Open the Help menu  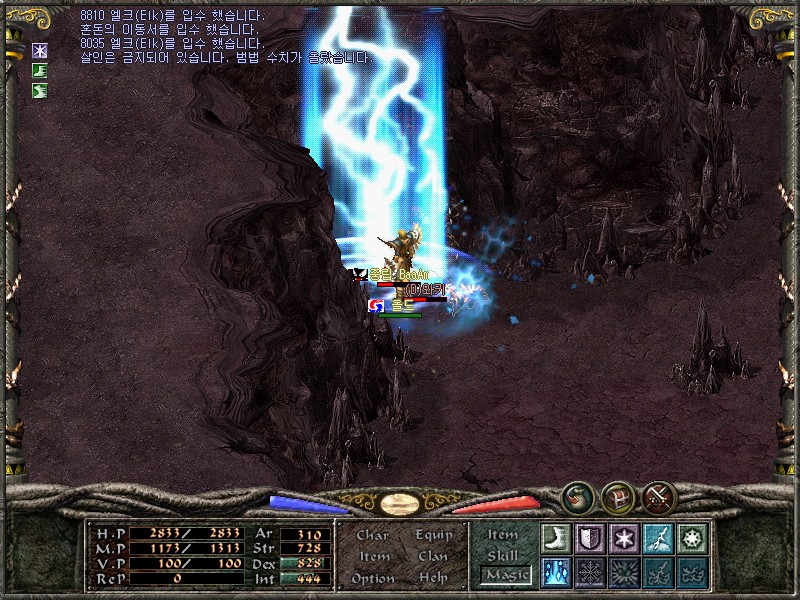[433, 578]
